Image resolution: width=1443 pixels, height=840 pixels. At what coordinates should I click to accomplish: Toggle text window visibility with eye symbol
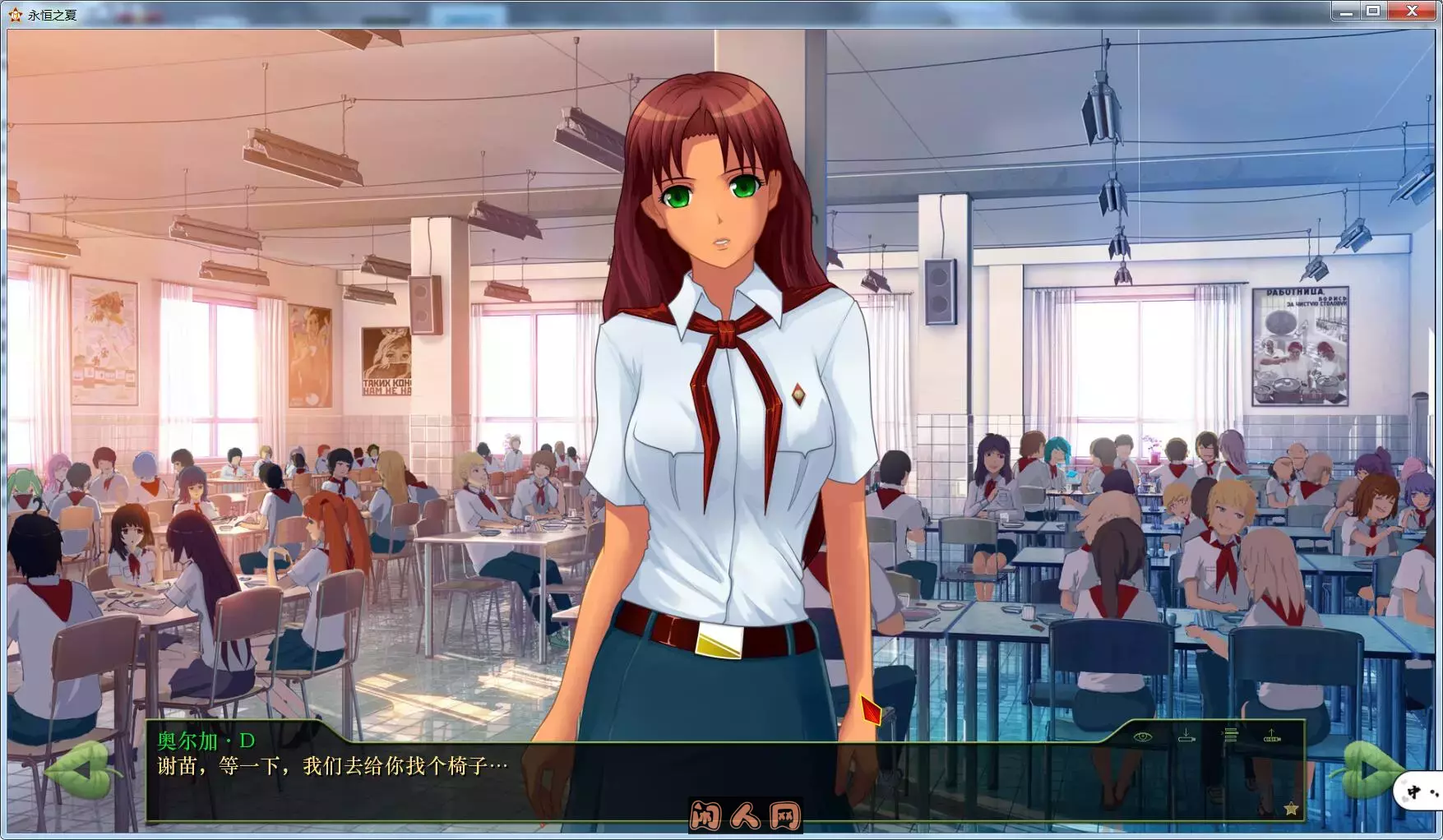(x=1144, y=738)
